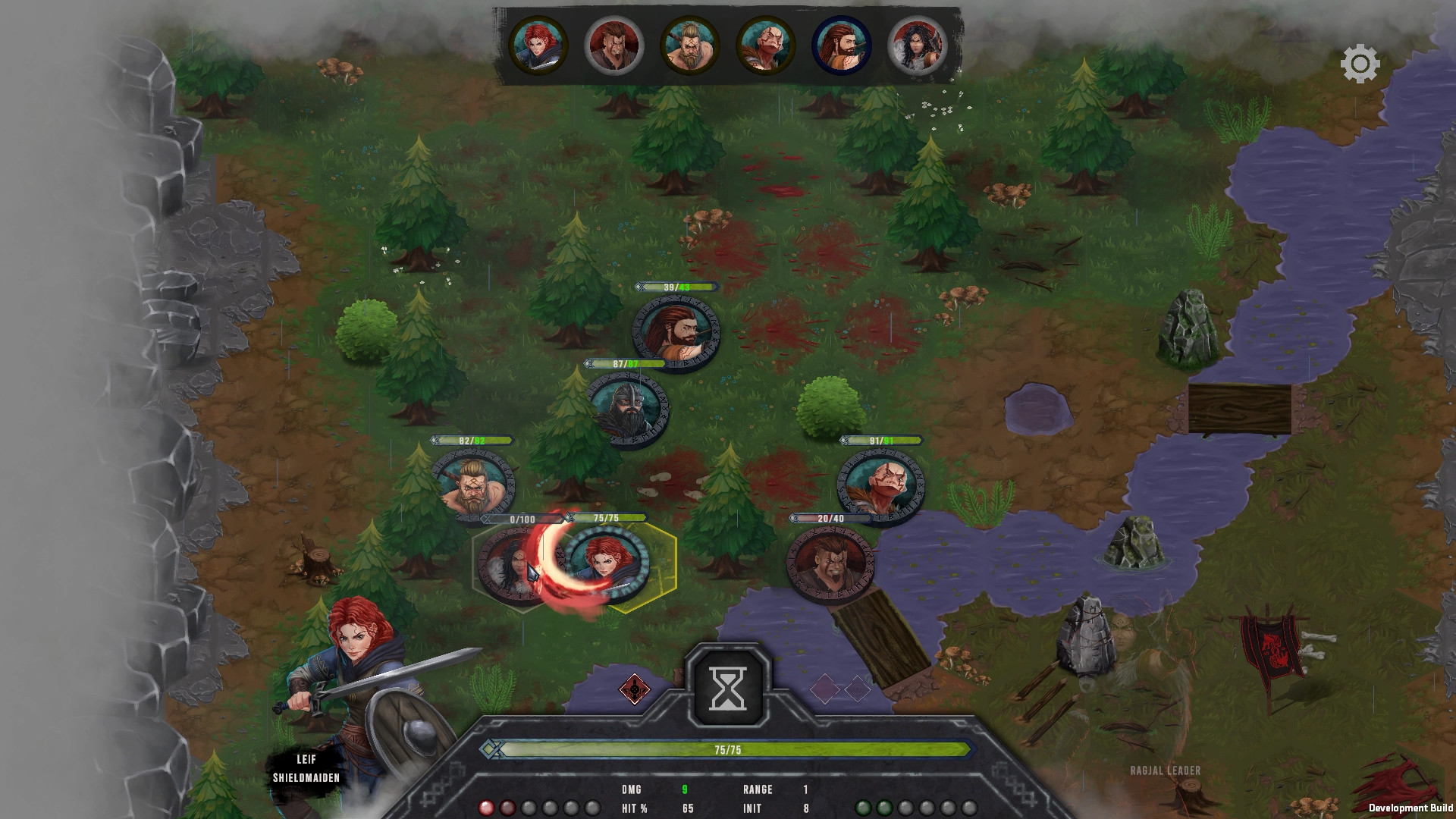Select the mohawk warrior portrait in turn order
This screenshot has height=819, width=1456.
[614, 45]
